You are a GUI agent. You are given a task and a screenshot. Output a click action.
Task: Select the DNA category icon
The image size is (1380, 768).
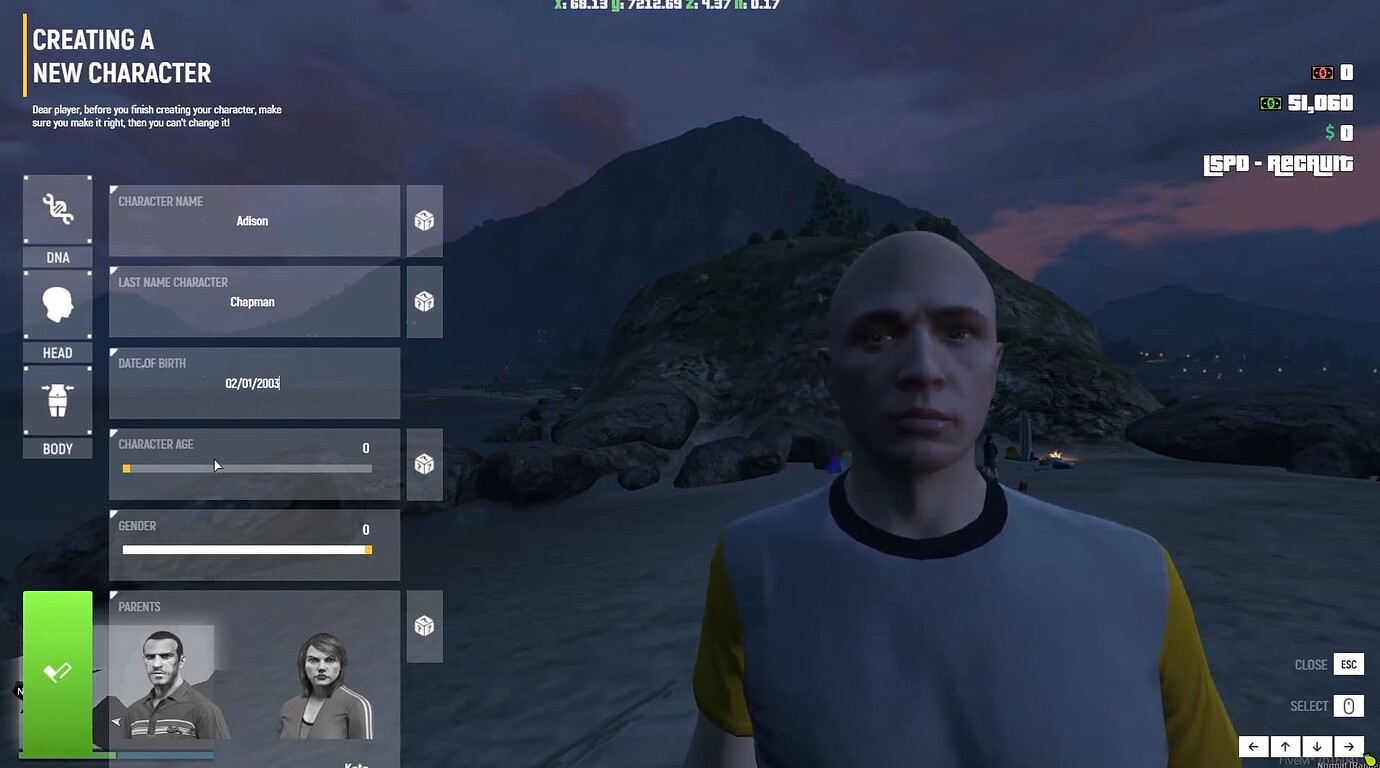click(x=57, y=210)
